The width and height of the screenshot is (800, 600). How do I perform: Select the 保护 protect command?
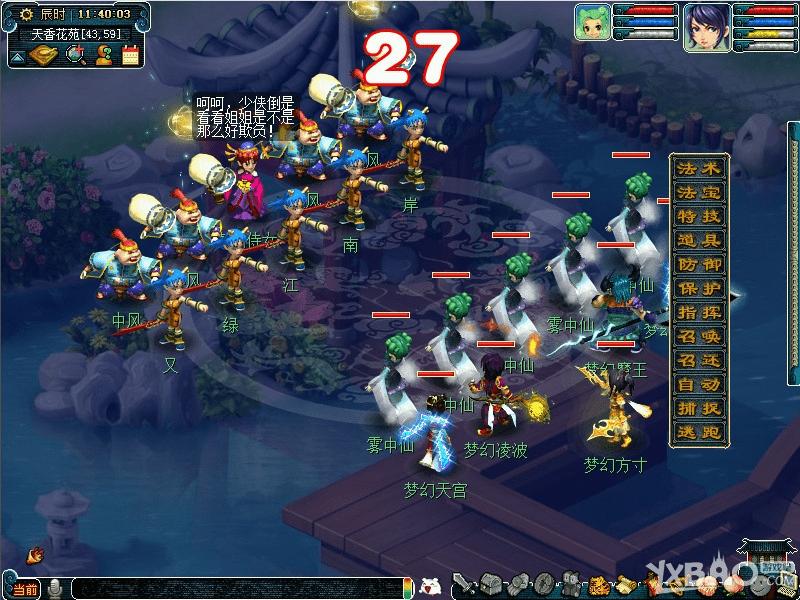coord(698,288)
